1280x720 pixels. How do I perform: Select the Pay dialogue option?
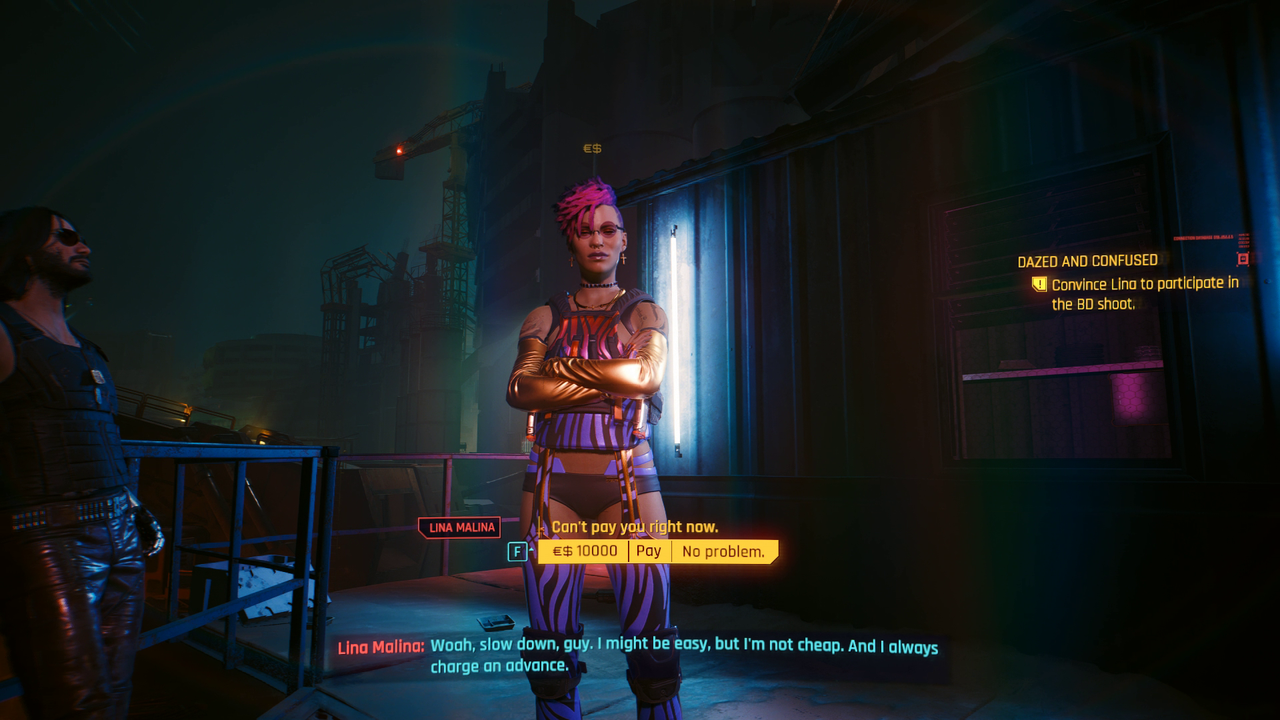[x=648, y=550]
